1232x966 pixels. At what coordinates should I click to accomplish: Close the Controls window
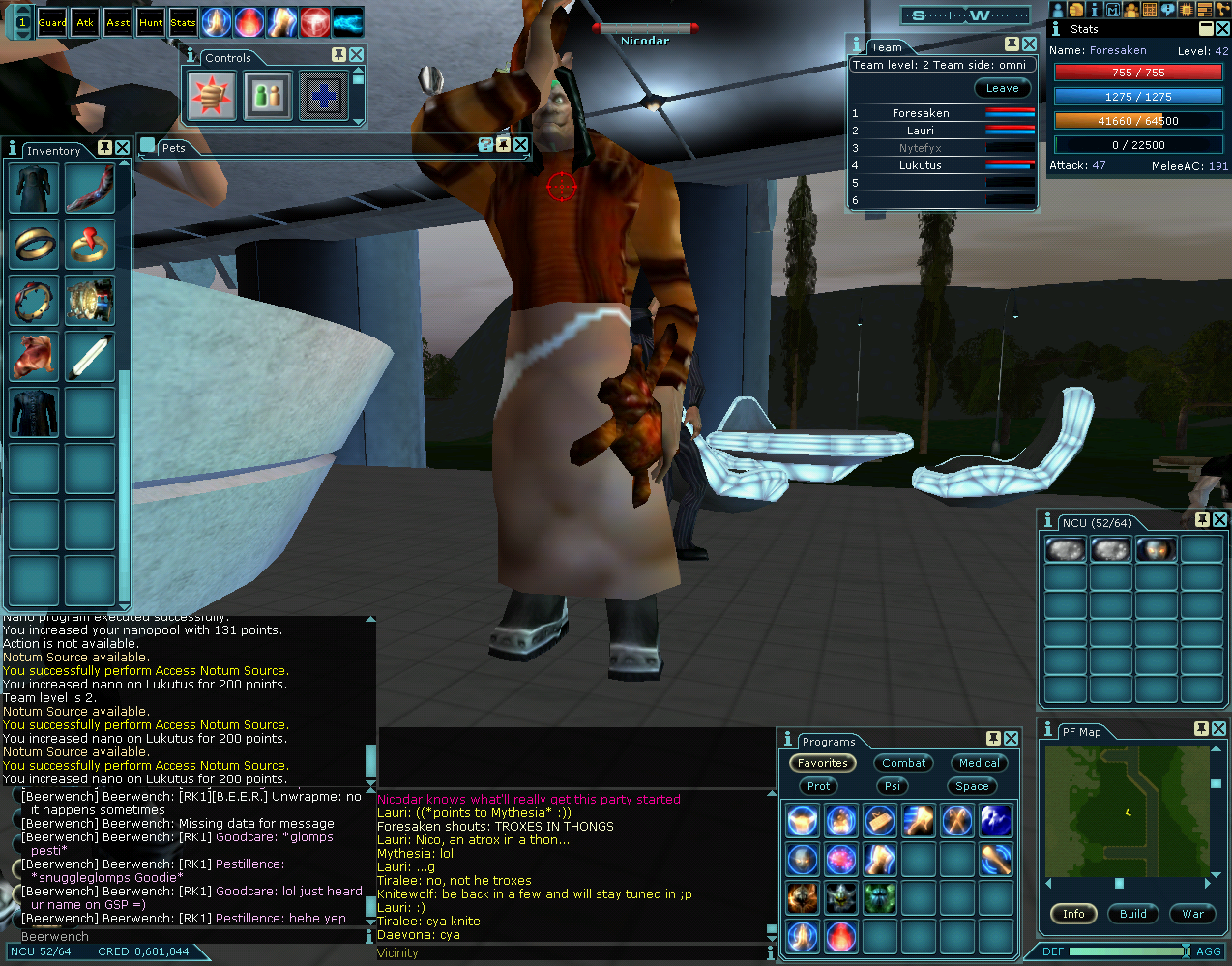pyautogui.click(x=357, y=55)
